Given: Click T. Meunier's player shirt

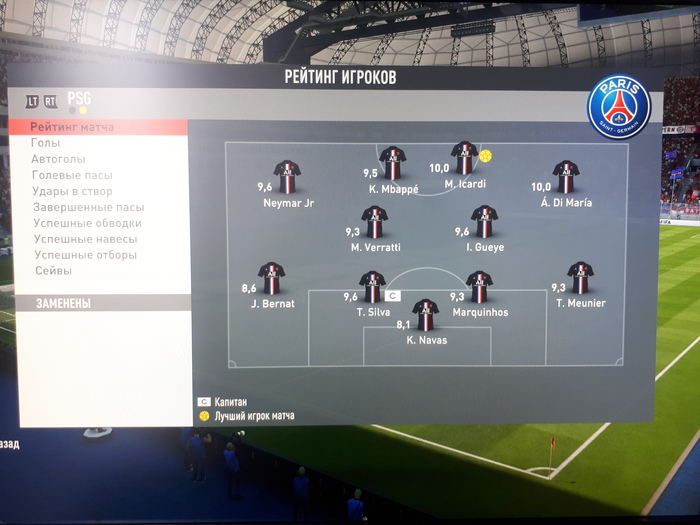Looking at the screenshot, I should coord(580,277).
